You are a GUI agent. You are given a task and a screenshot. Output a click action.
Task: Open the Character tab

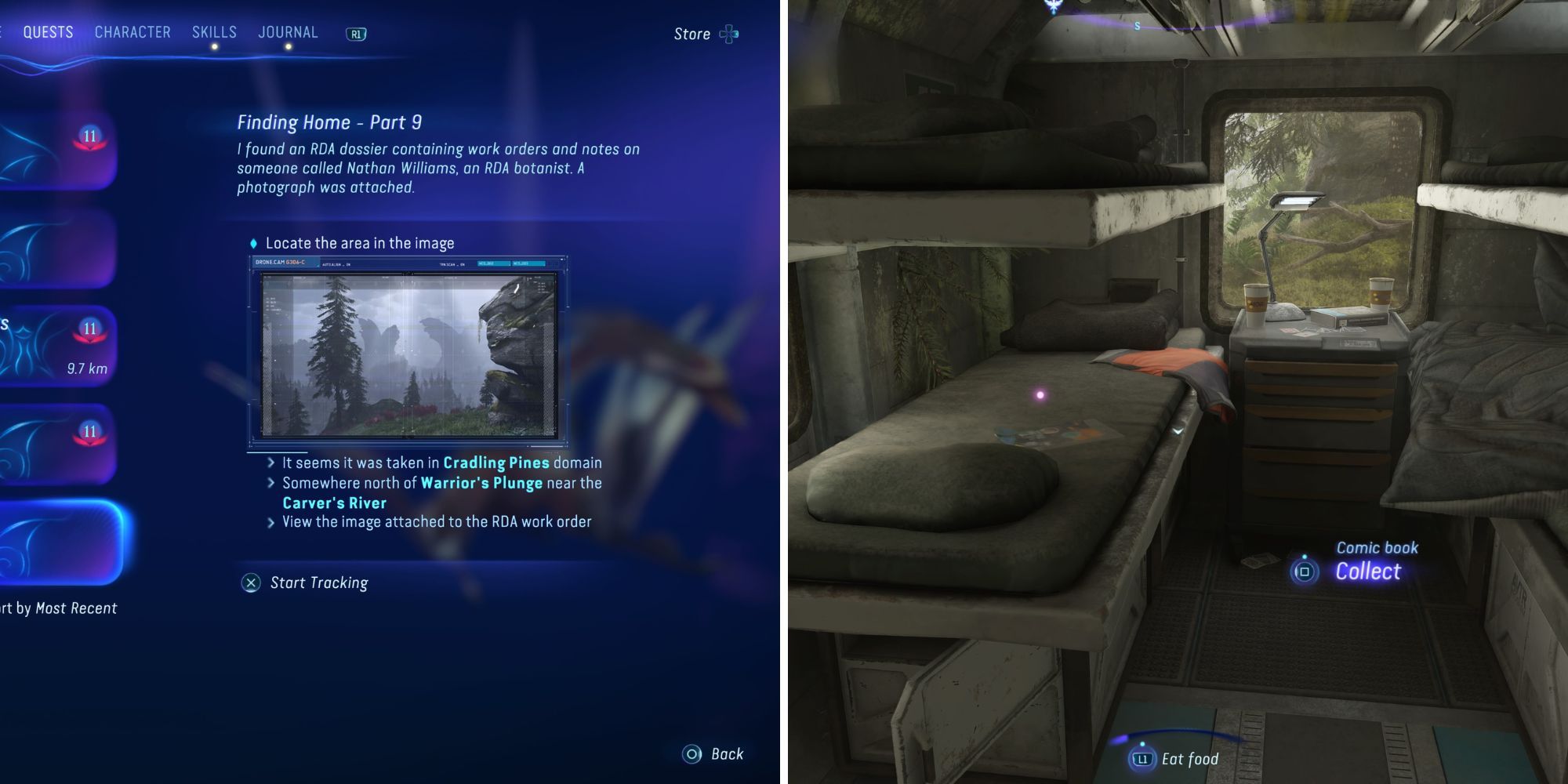point(132,32)
